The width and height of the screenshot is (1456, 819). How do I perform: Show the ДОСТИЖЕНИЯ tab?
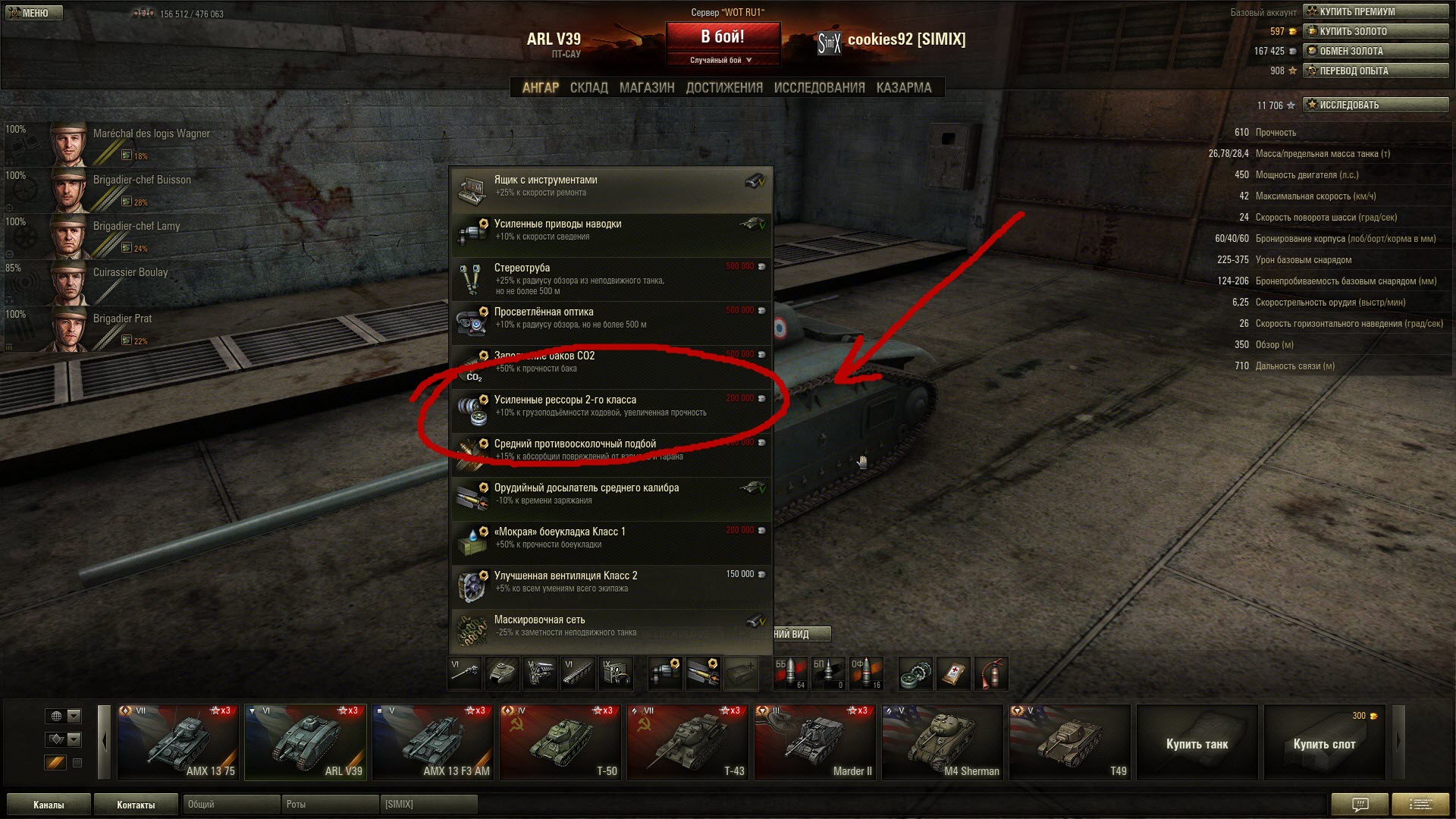pyautogui.click(x=724, y=88)
